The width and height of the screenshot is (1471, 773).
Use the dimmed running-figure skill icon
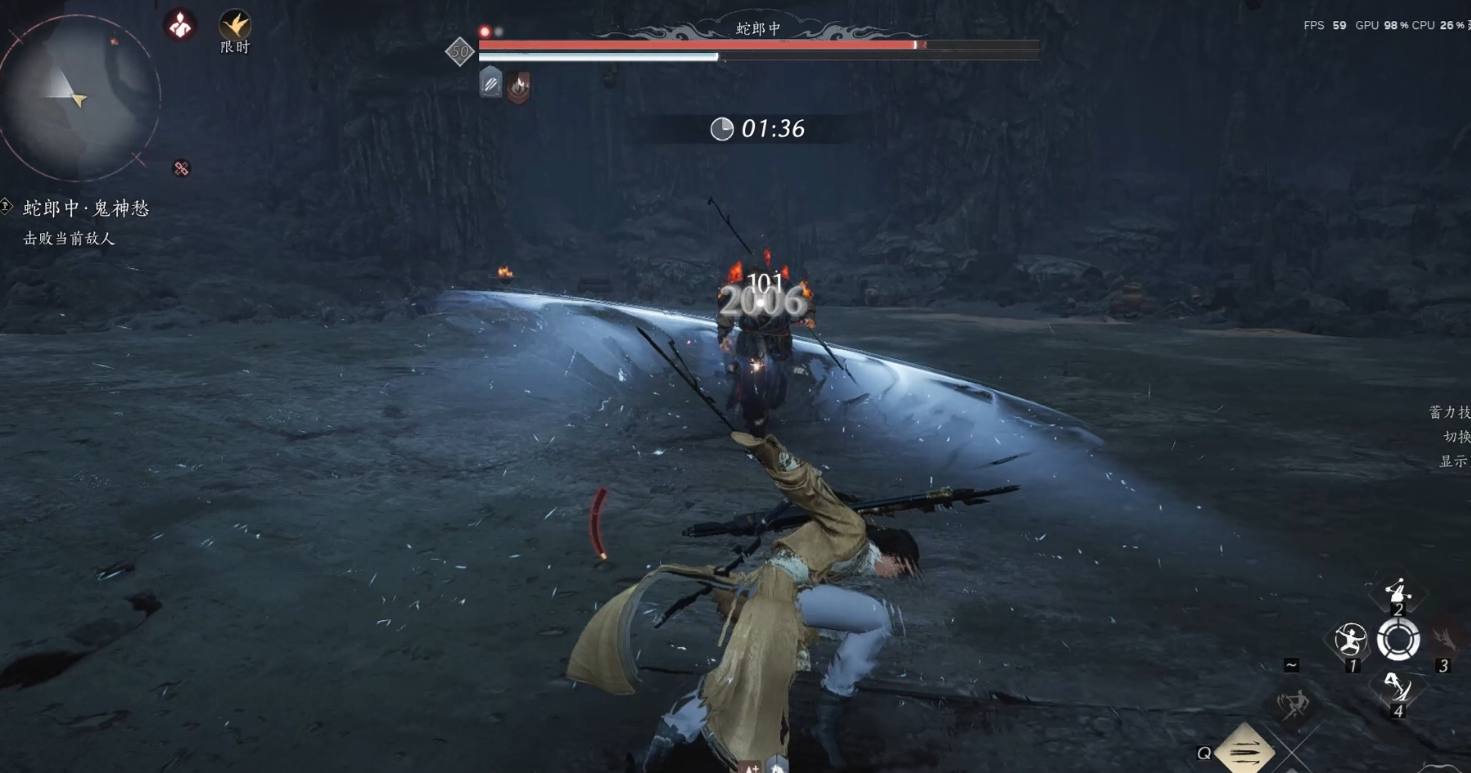pos(1293,704)
